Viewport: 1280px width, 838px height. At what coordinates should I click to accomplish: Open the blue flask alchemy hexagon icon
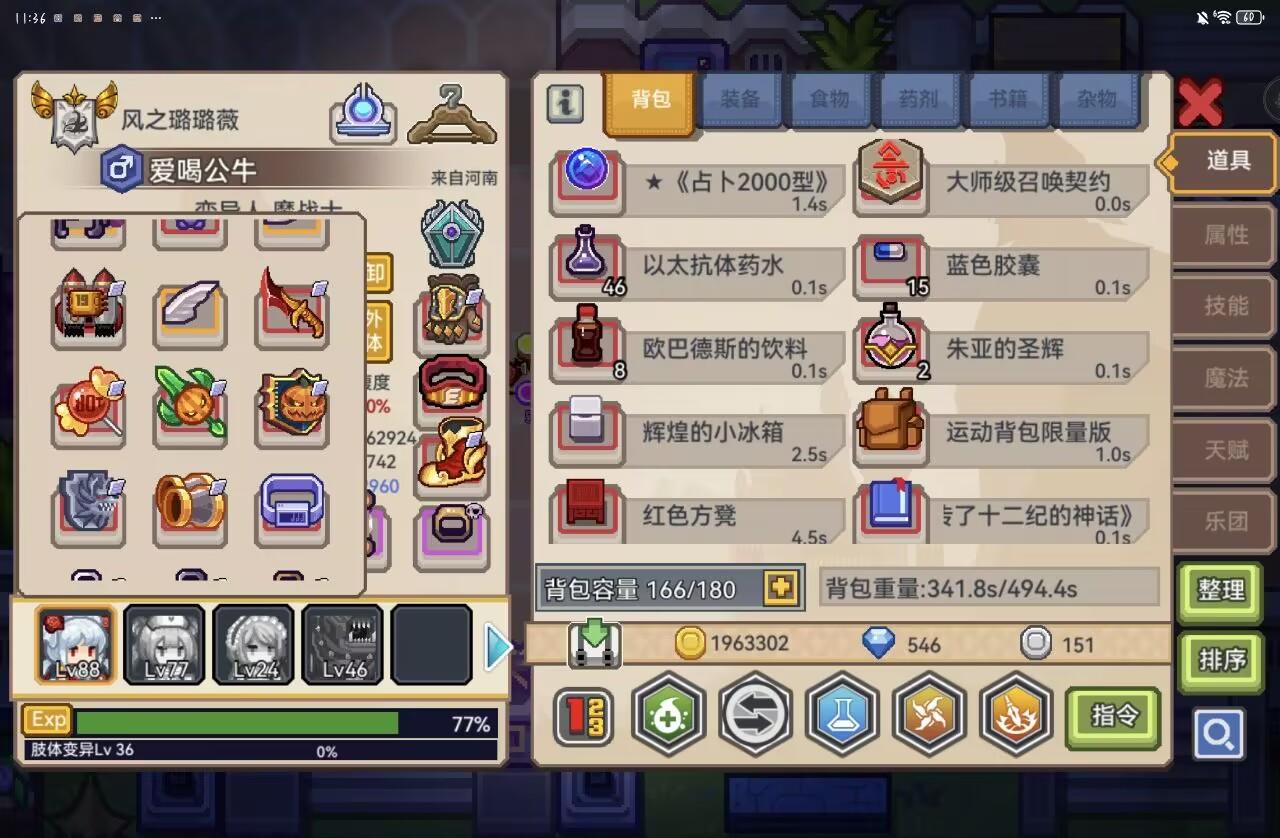[x=843, y=718]
